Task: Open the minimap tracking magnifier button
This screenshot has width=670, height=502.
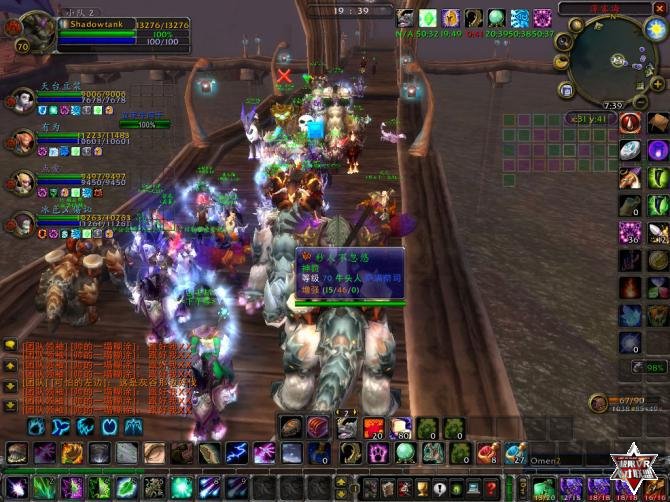Action: click(563, 41)
